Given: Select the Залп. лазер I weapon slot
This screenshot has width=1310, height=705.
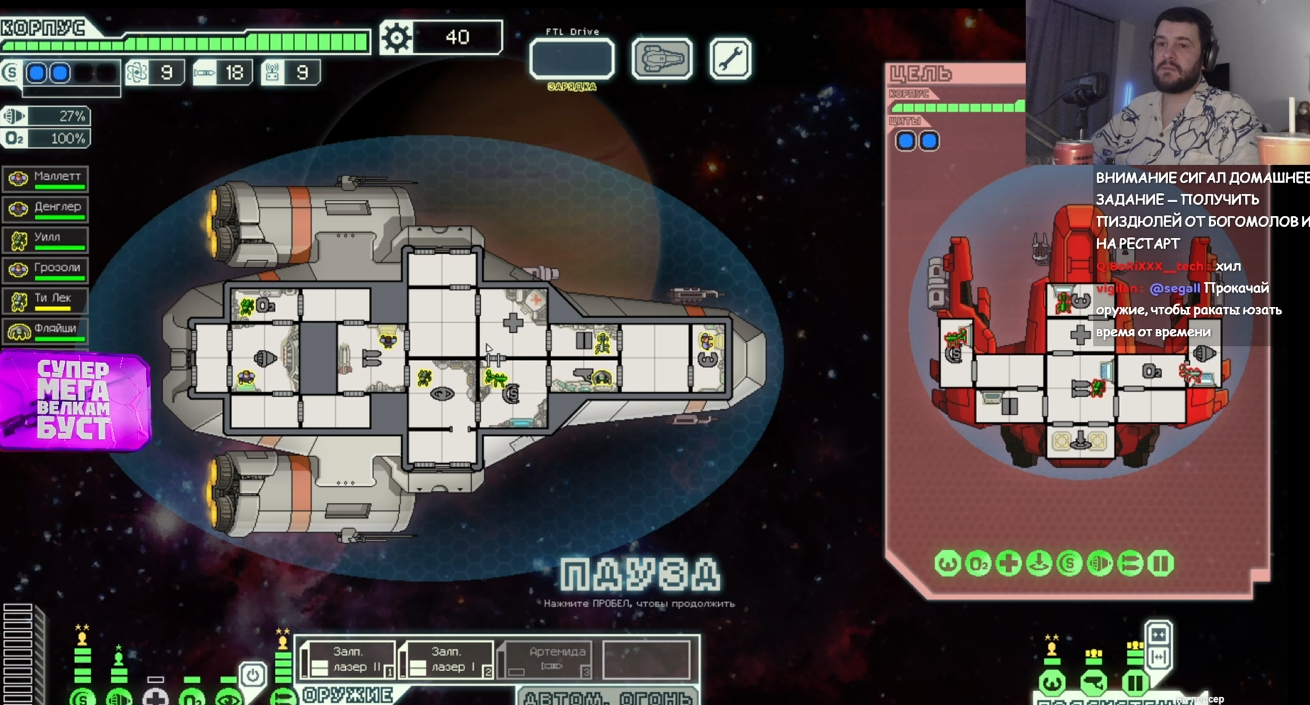Looking at the screenshot, I should point(447,660).
